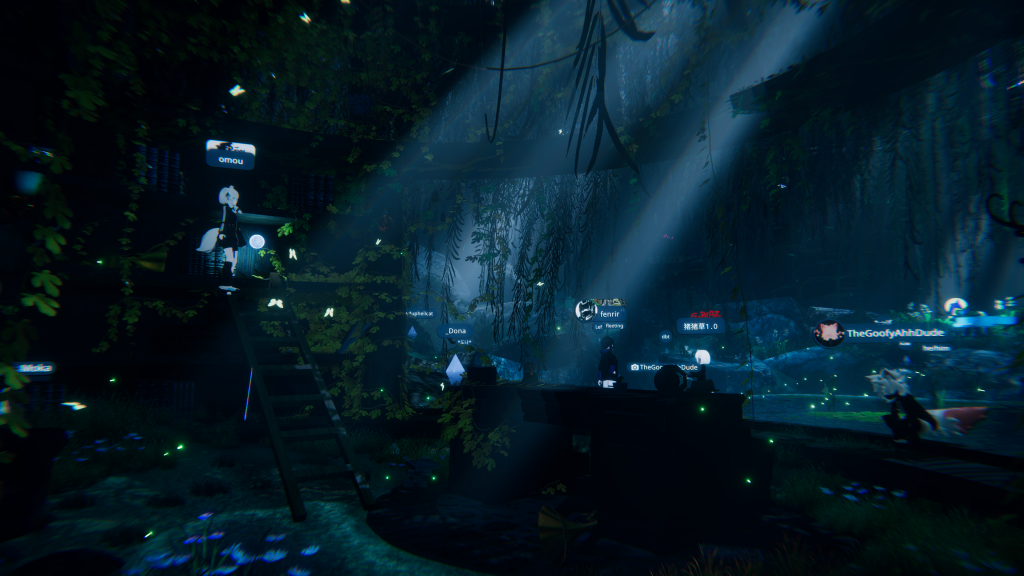This screenshot has width=1024, height=576.
Task: Click the _Dona nameplate
Action: pyautogui.click(x=456, y=331)
